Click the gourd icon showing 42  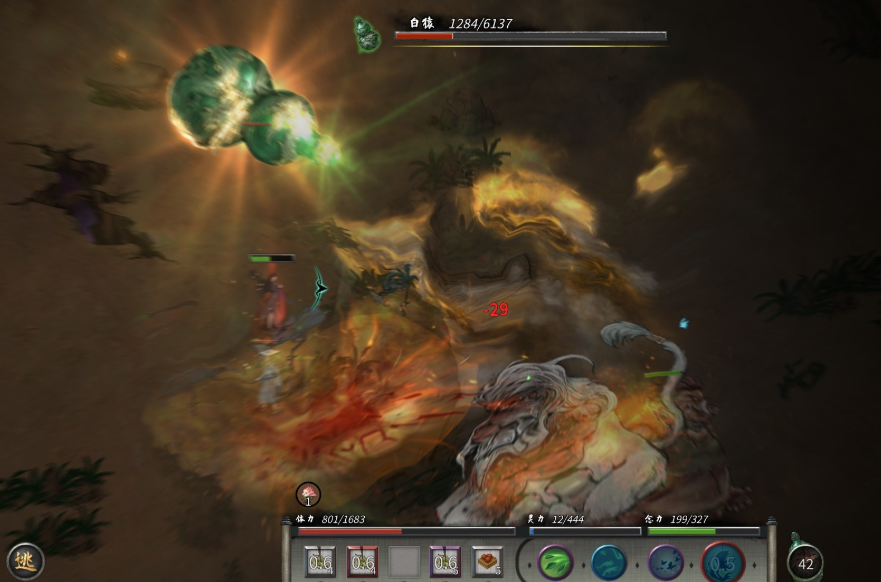click(805, 562)
